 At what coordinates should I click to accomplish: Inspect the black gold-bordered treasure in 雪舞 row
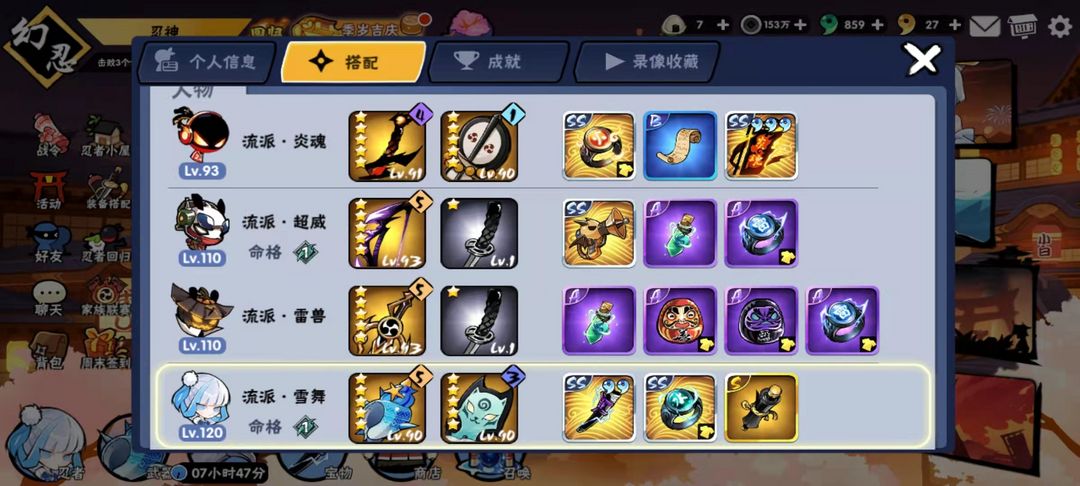(x=761, y=407)
